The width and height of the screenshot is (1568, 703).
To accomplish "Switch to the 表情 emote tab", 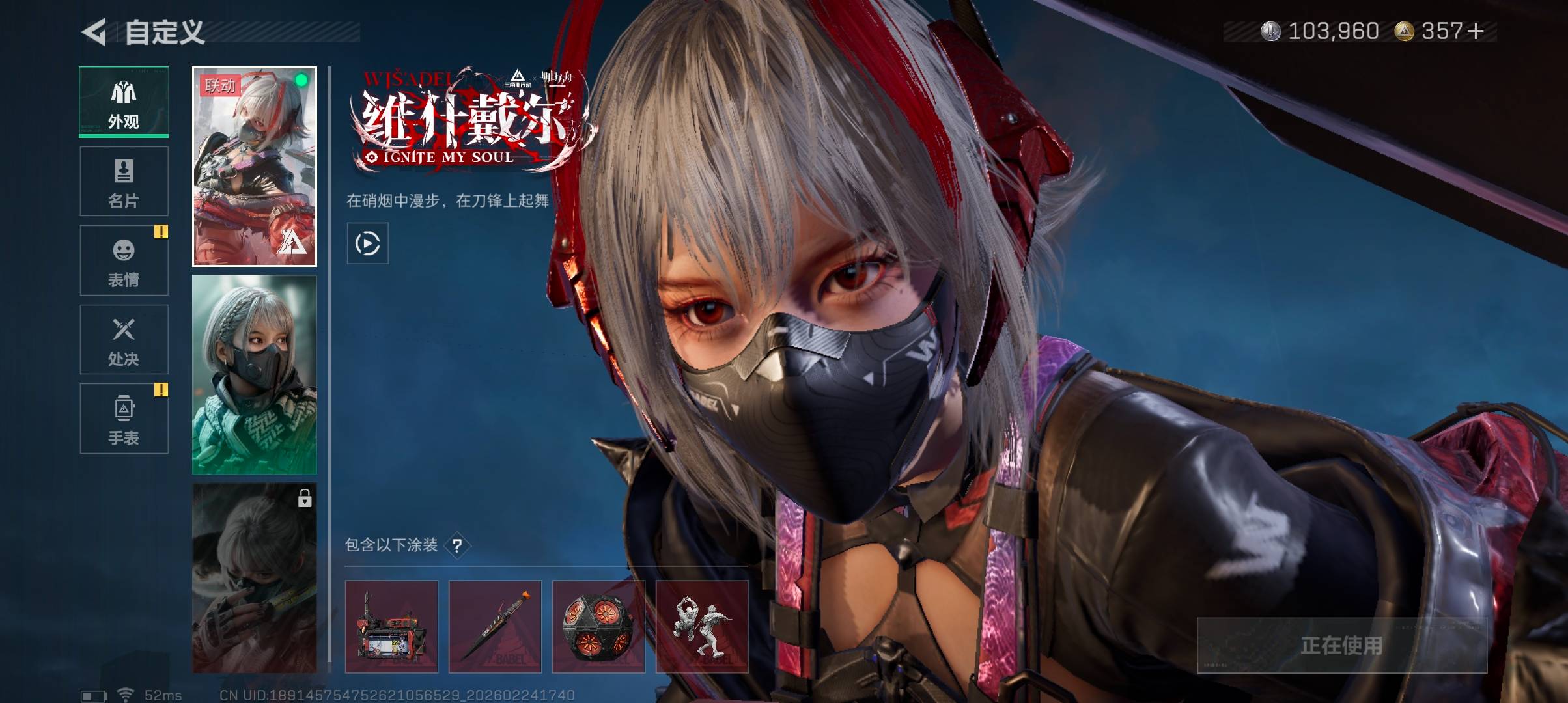I will coord(124,260).
